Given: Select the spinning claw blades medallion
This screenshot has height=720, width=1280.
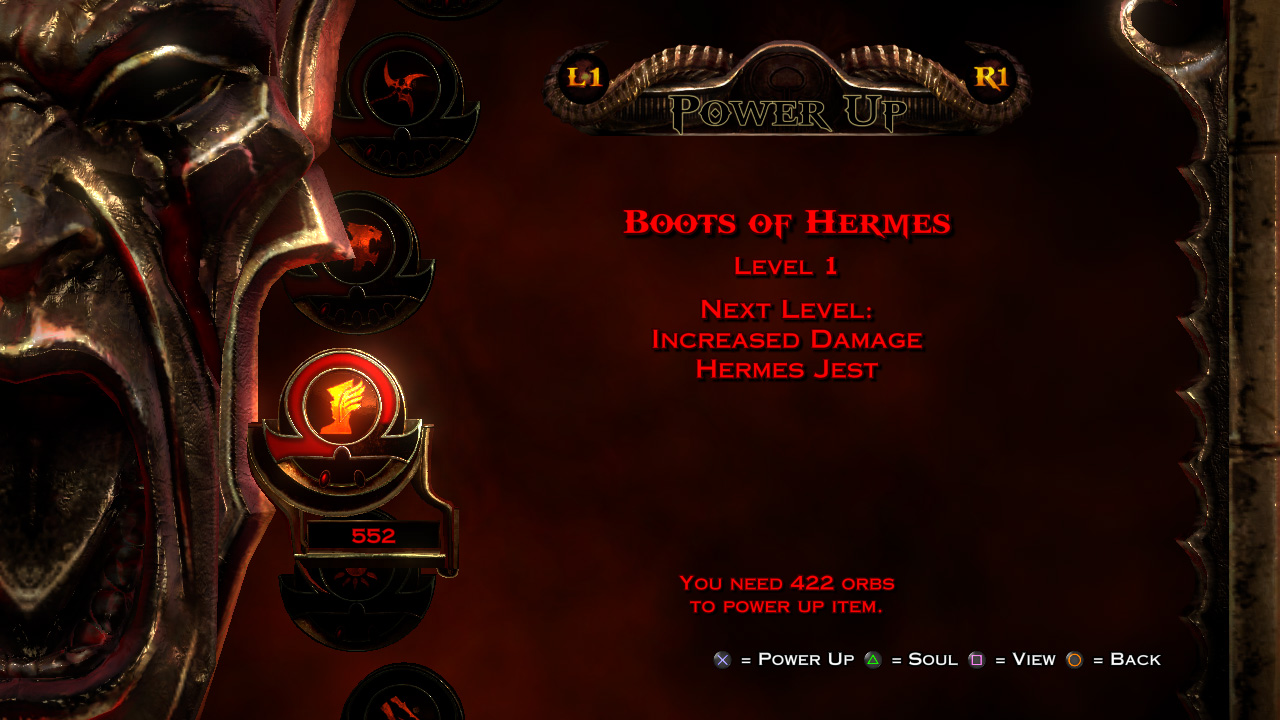Looking at the screenshot, I should (405, 90).
